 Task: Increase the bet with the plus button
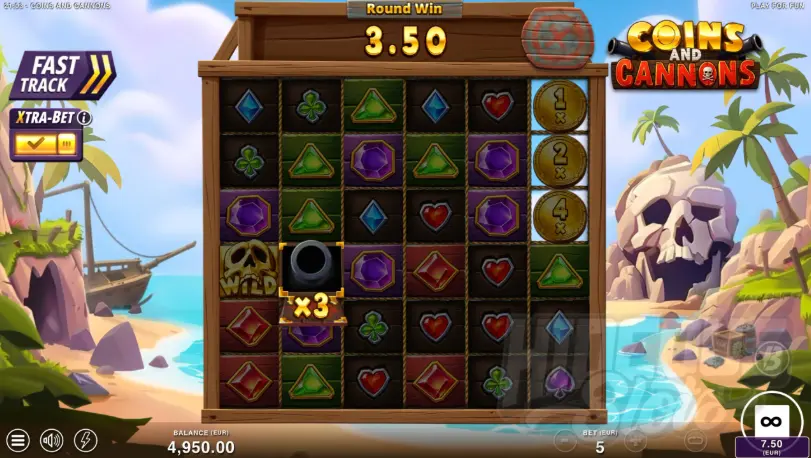(x=634, y=440)
